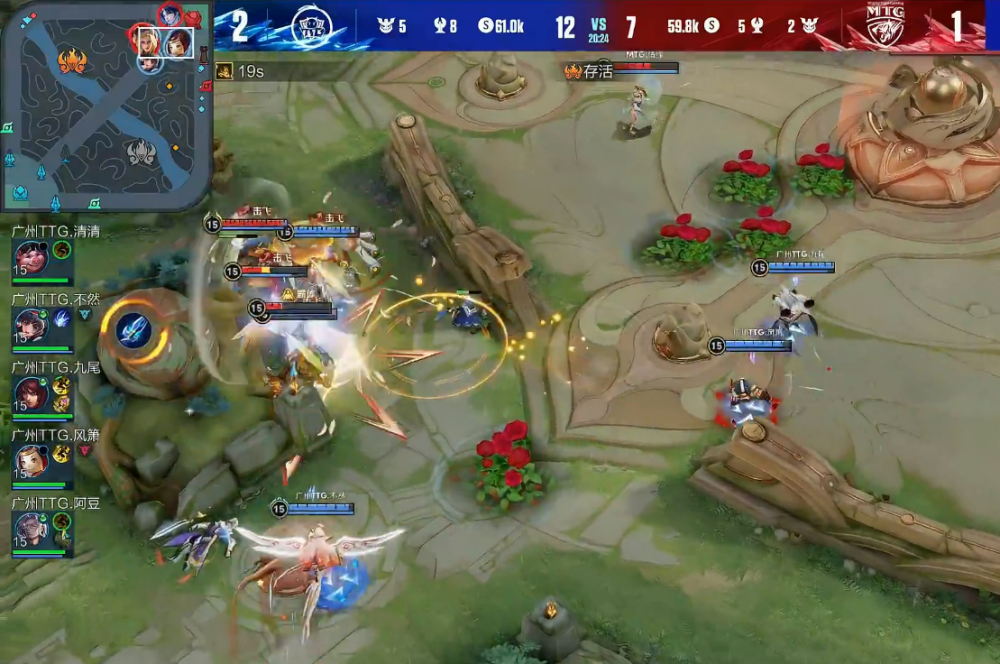
Task: Click the battlefield minimap
Action: [105, 105]
